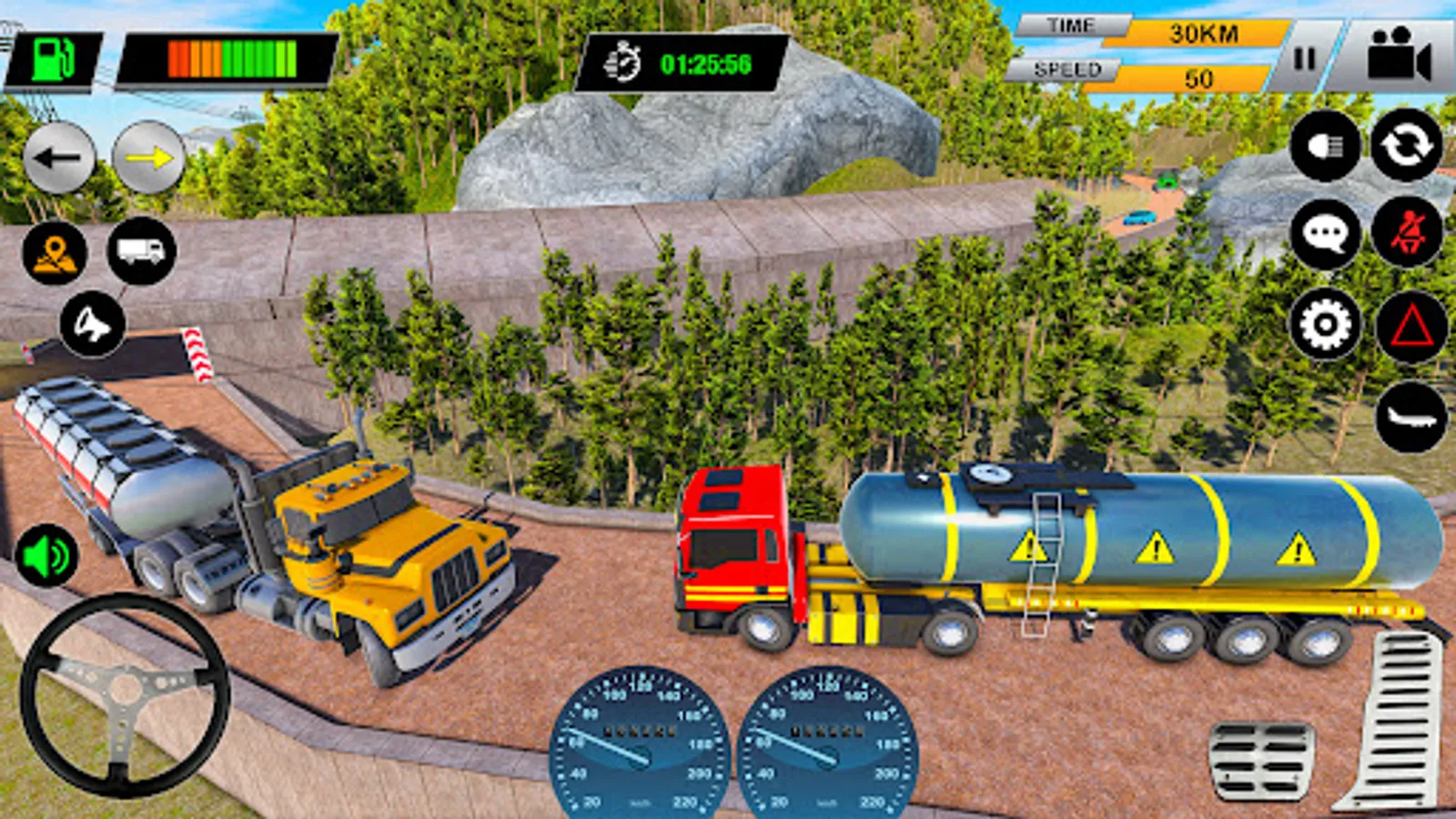Viewport: 1456px width, 819px height.
Task: Tap the airplane icon button
Action: 1411,418
